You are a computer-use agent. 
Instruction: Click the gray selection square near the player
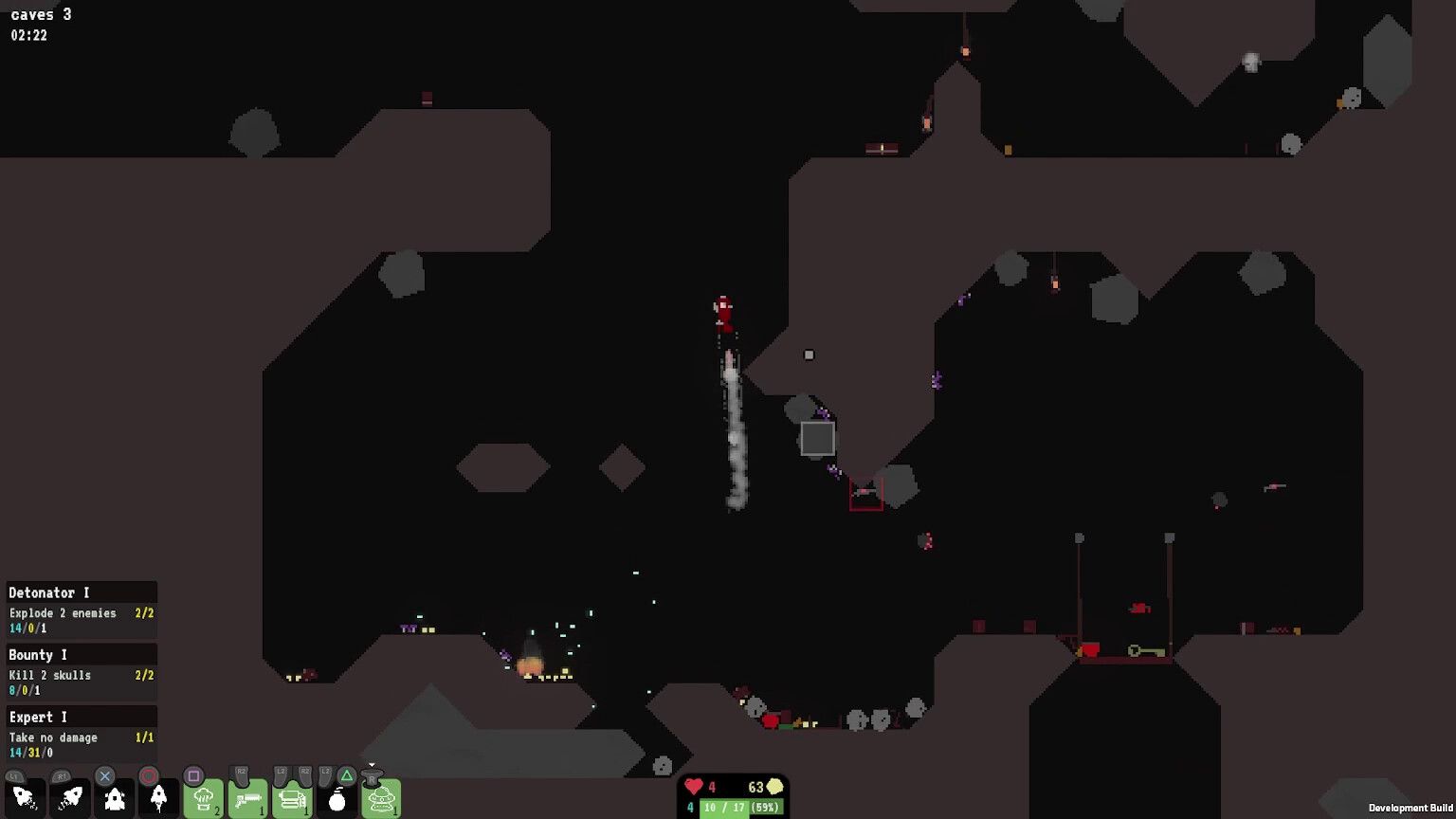817,437
